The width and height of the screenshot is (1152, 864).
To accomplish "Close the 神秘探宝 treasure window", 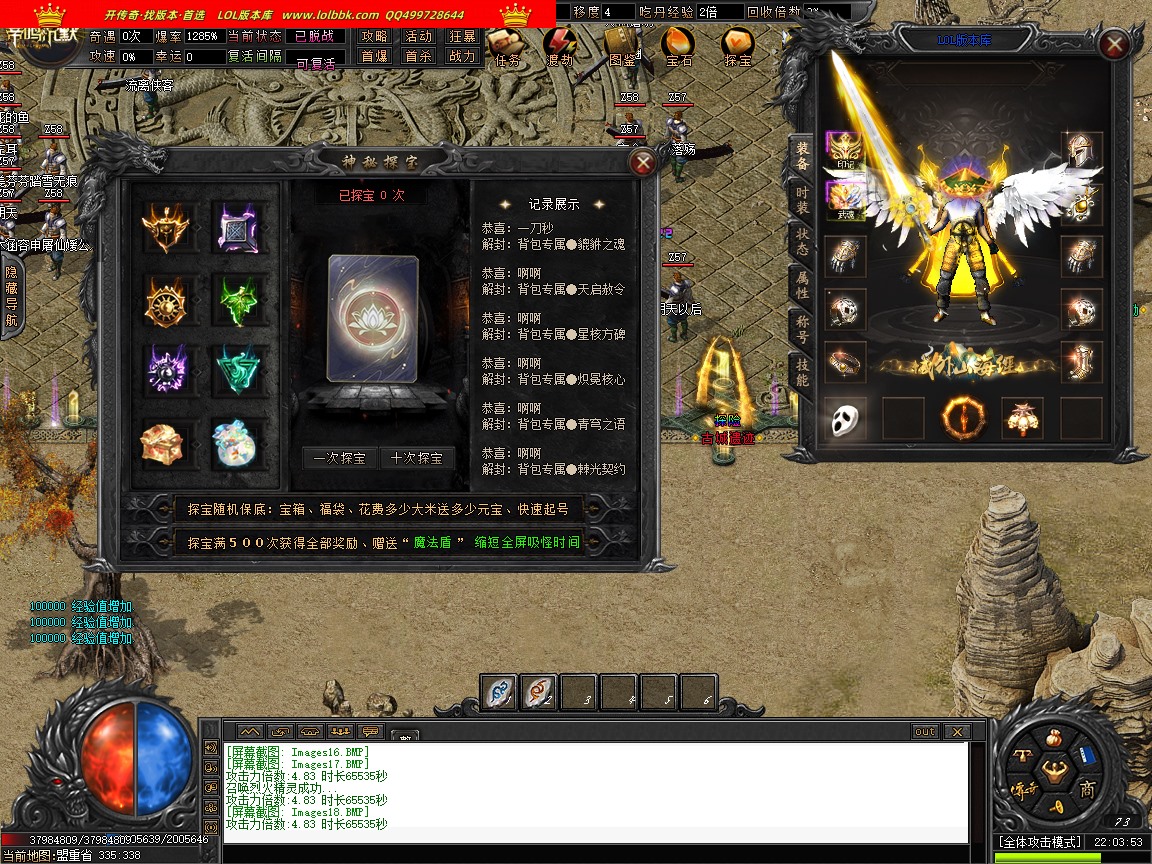I will coord(644,162).
